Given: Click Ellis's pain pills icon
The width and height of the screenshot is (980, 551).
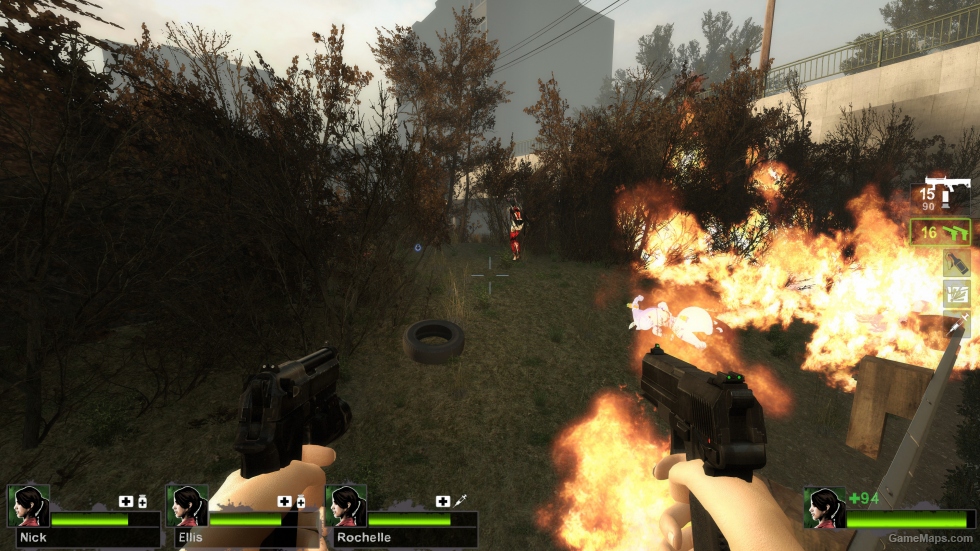Looking at the screenshot, I should 301,501.
